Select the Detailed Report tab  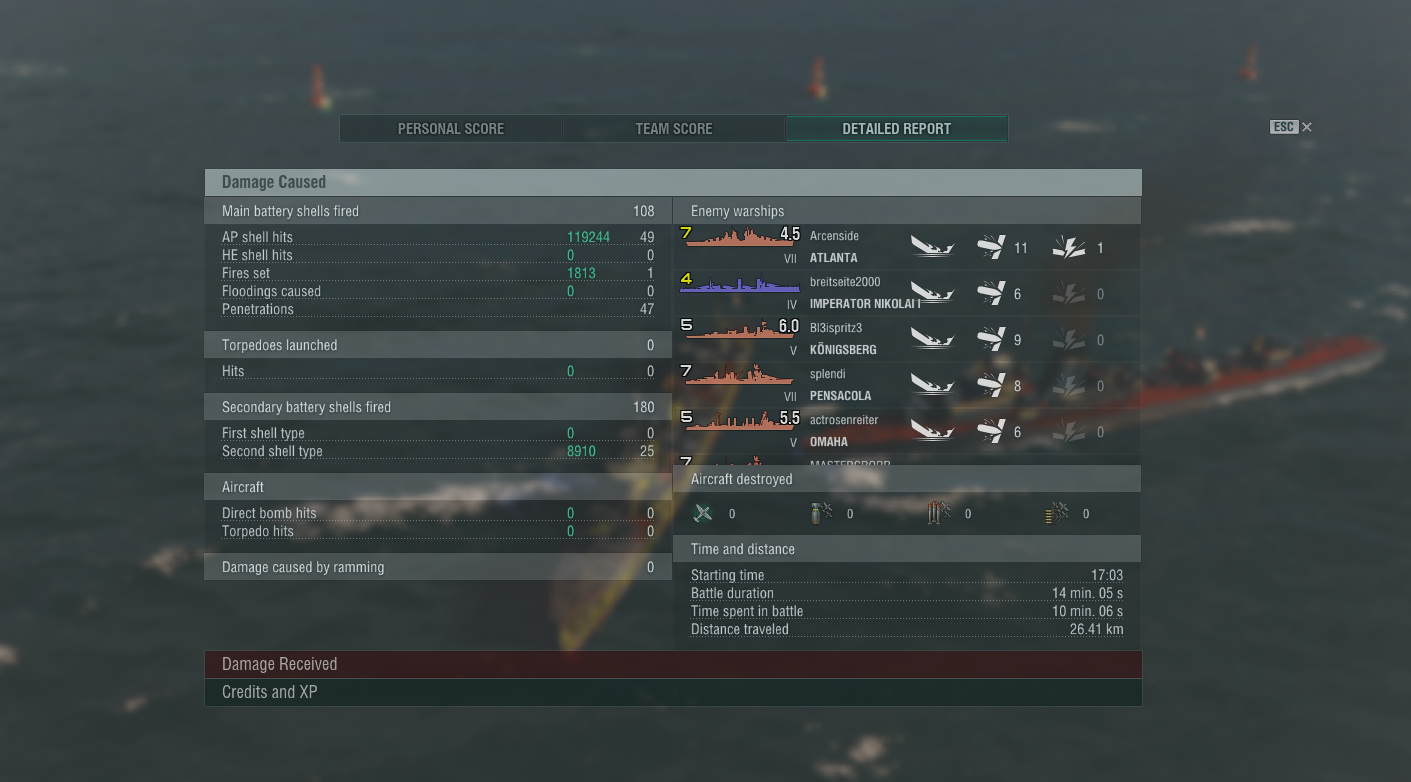(x=896, y=129)
